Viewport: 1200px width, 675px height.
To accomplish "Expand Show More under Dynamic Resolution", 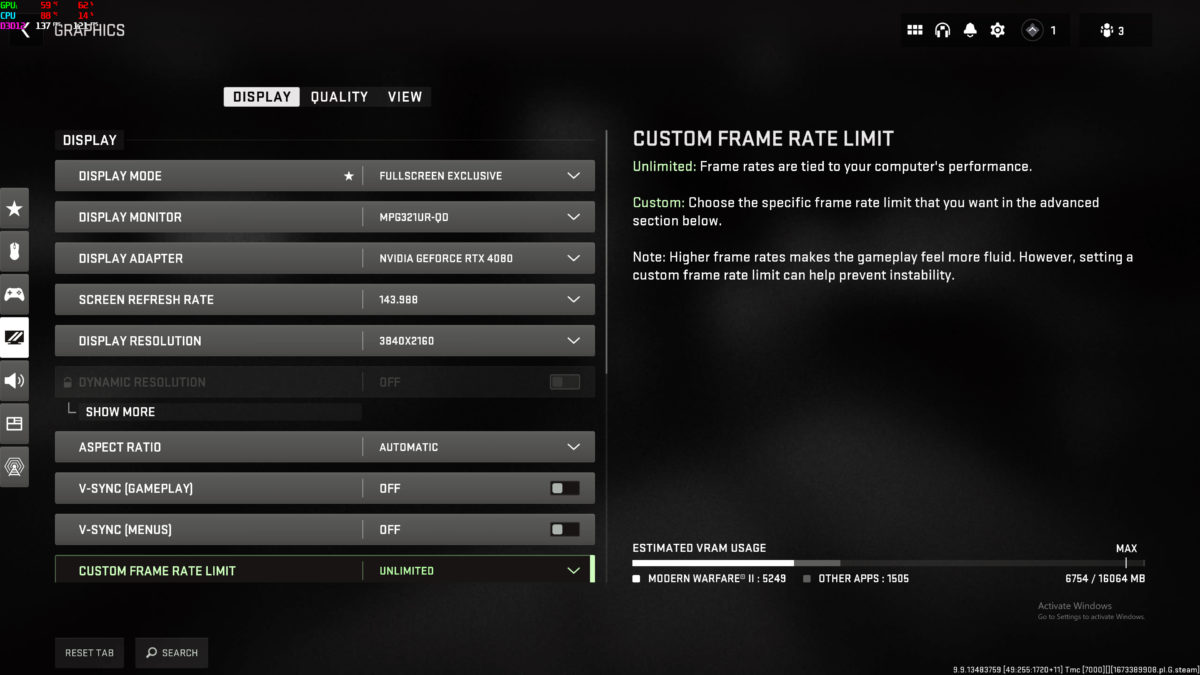I will 120,412.
